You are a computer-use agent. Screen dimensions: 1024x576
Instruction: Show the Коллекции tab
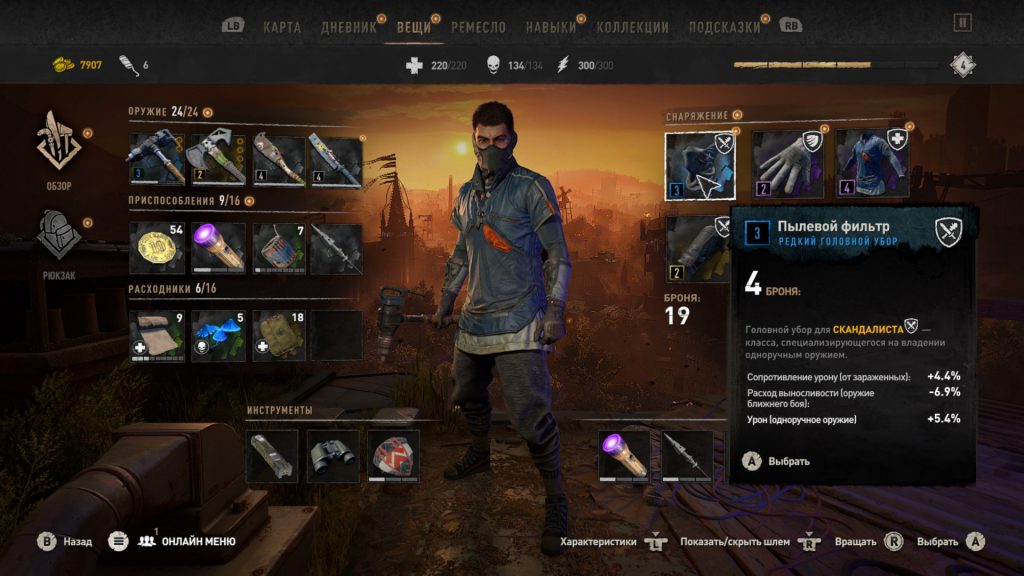click(x=632, y=27)
